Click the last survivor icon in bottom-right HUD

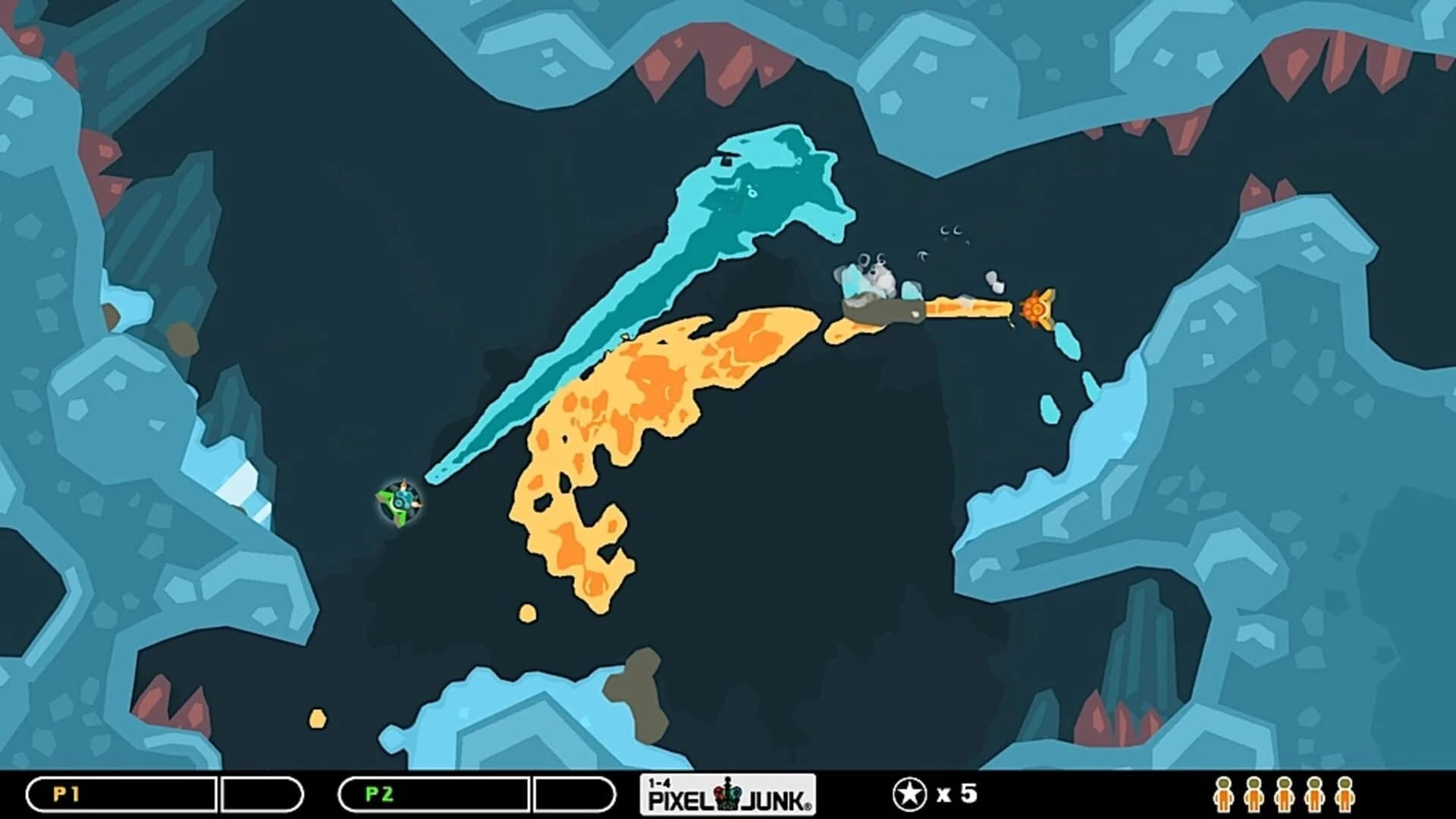click(x=1345, y=796)
